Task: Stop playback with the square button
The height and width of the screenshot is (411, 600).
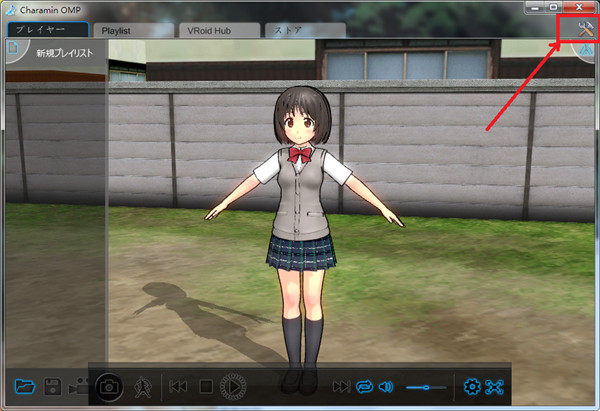Action: coord(206,386)
